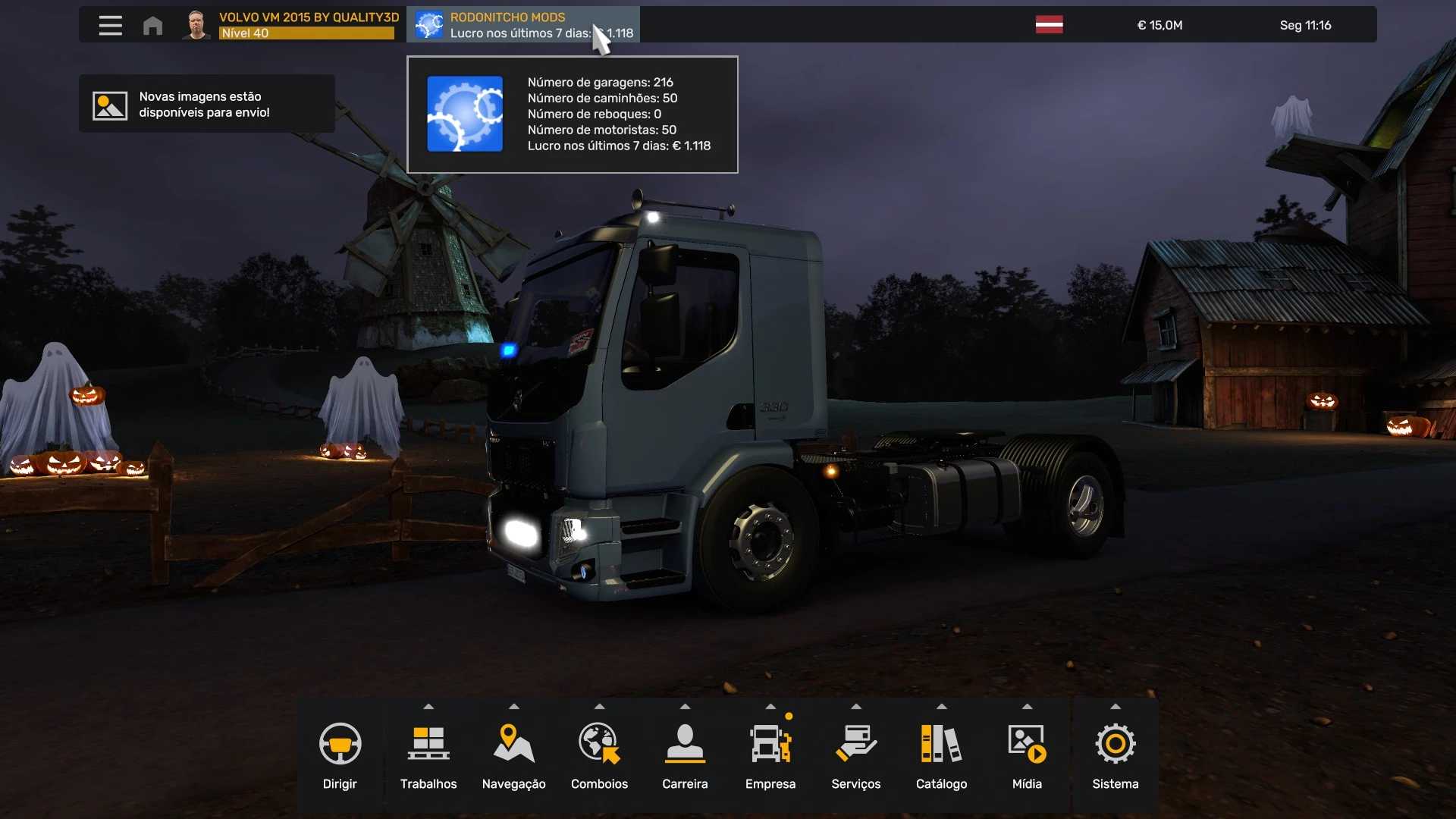Screen dimensions: 1456x819
Task: Open the driver profile Volvo VM 2015
Action: (291, 25)
